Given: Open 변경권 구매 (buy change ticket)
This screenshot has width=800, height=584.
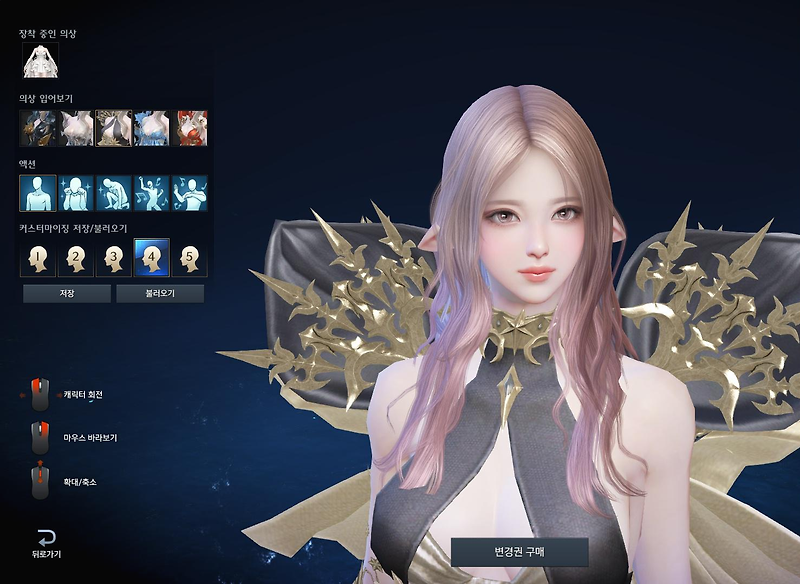Looking at the screenshot, I should pos(519,551).
